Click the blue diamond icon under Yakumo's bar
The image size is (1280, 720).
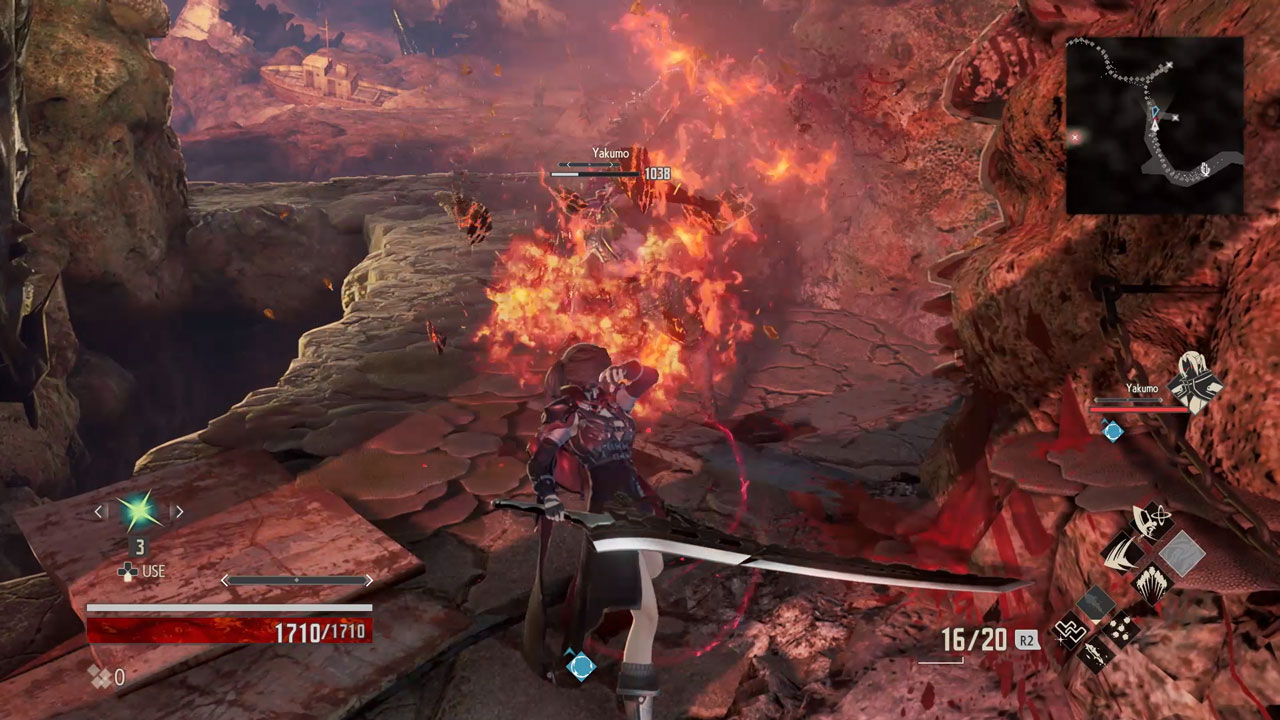1112,431
